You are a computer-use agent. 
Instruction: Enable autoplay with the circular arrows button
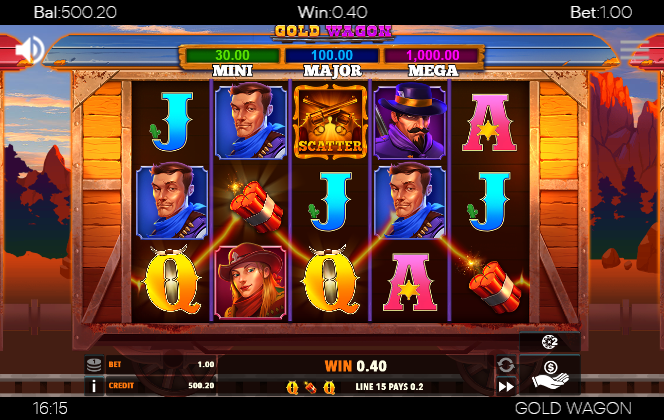[x=506, y=364]
